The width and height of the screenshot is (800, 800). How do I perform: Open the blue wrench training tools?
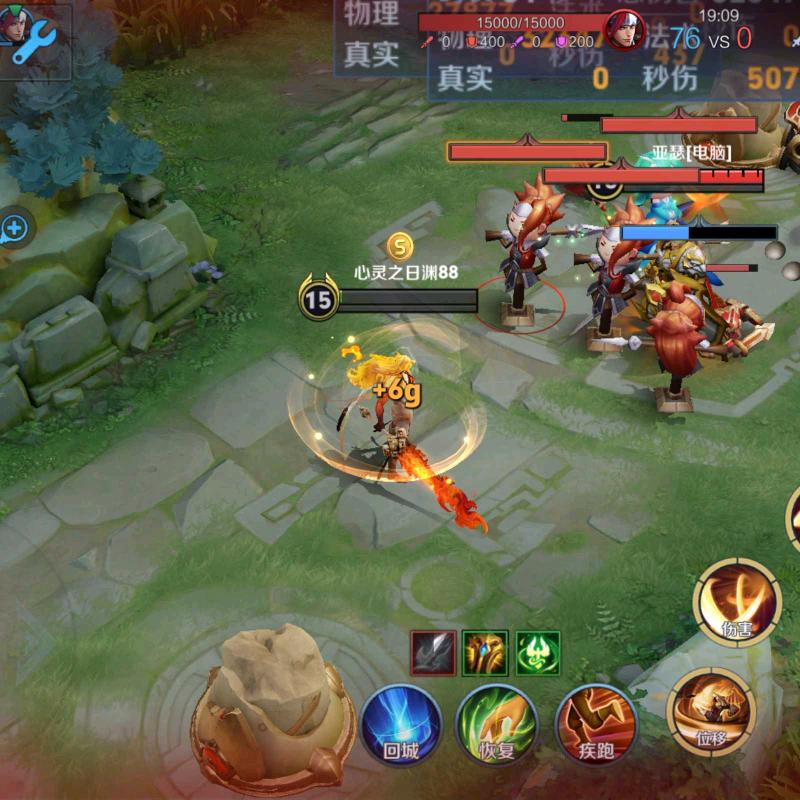35,38
